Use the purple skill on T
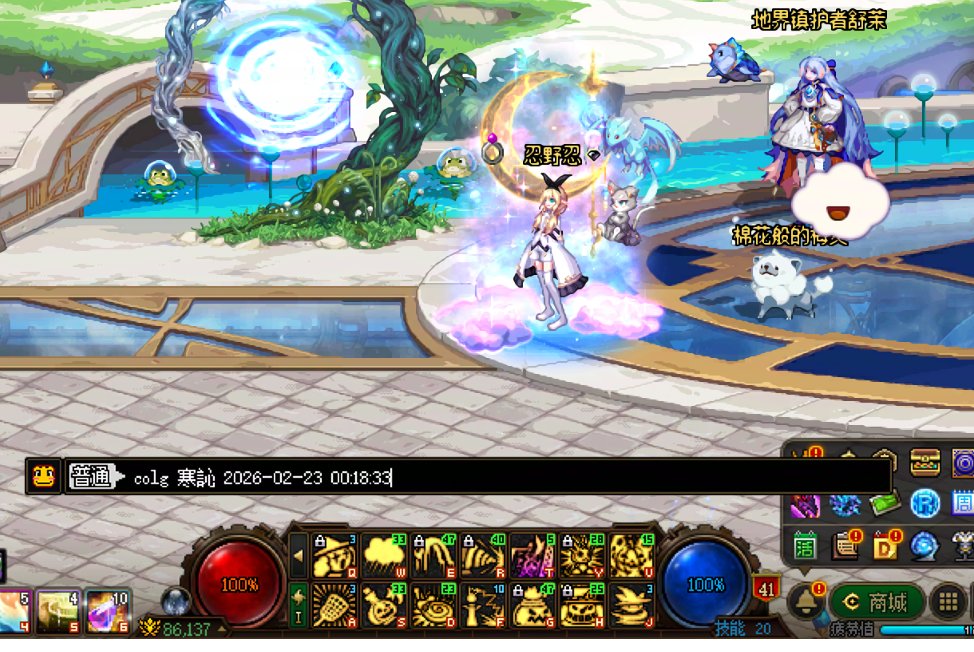The height and width of the screenshot is (652, 974). 530,556
